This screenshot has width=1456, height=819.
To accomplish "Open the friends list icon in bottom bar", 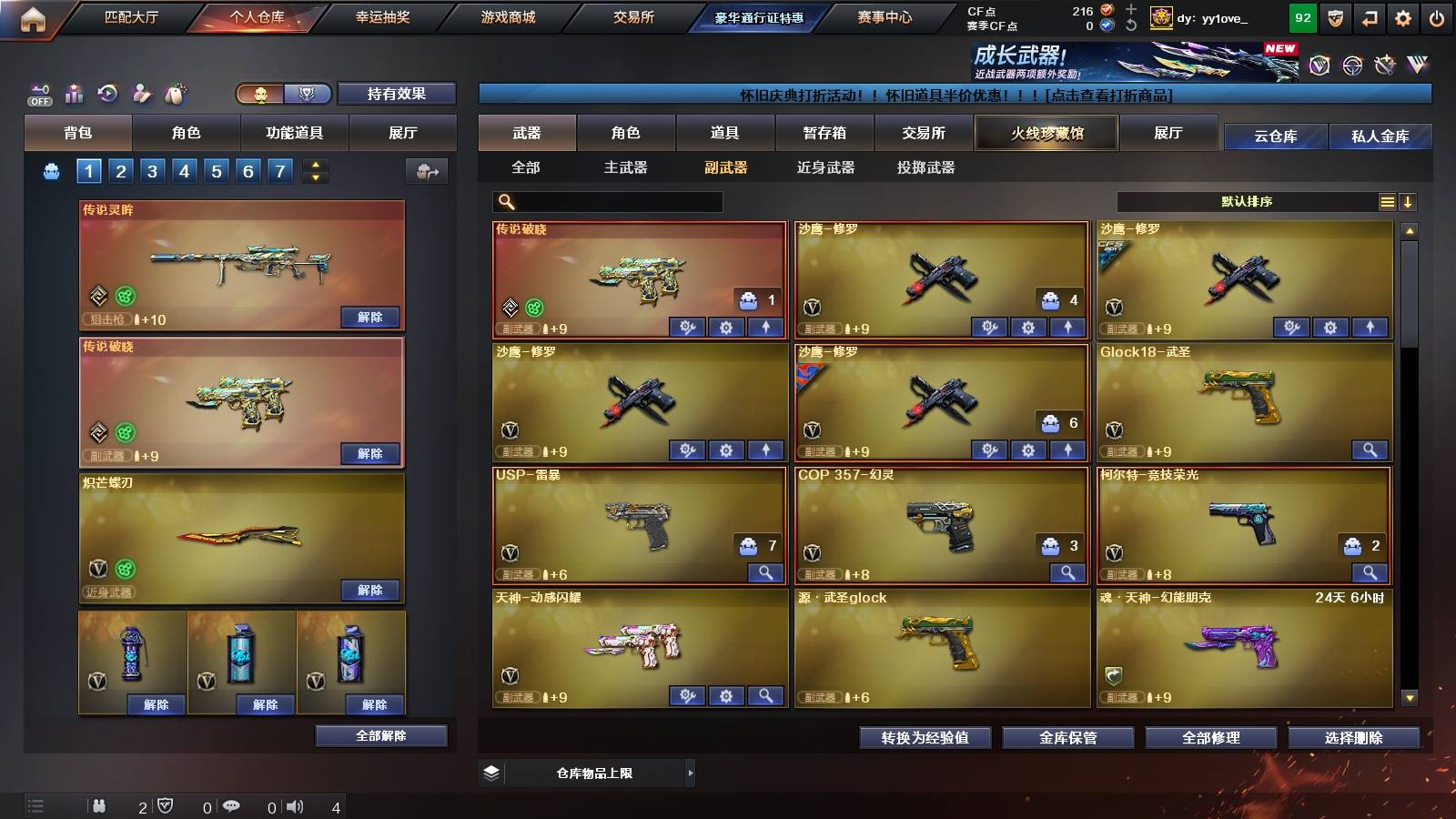I will click(100, 806).
